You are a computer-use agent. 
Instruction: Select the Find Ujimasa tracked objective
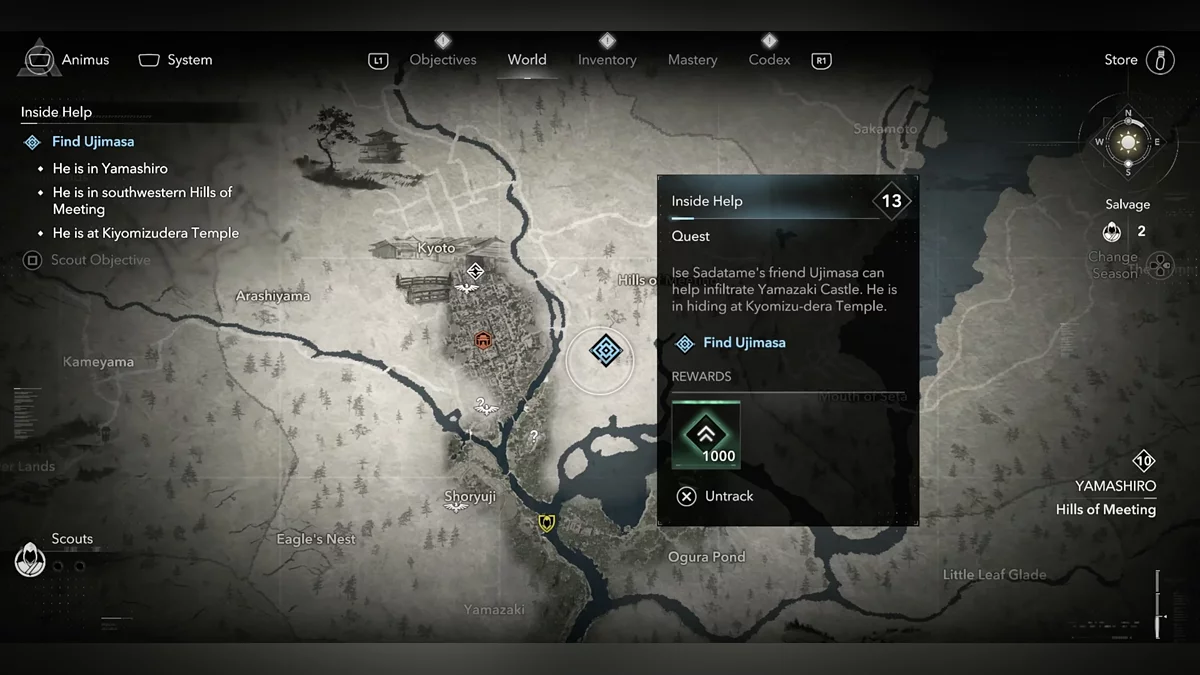(x=92, y=142)
